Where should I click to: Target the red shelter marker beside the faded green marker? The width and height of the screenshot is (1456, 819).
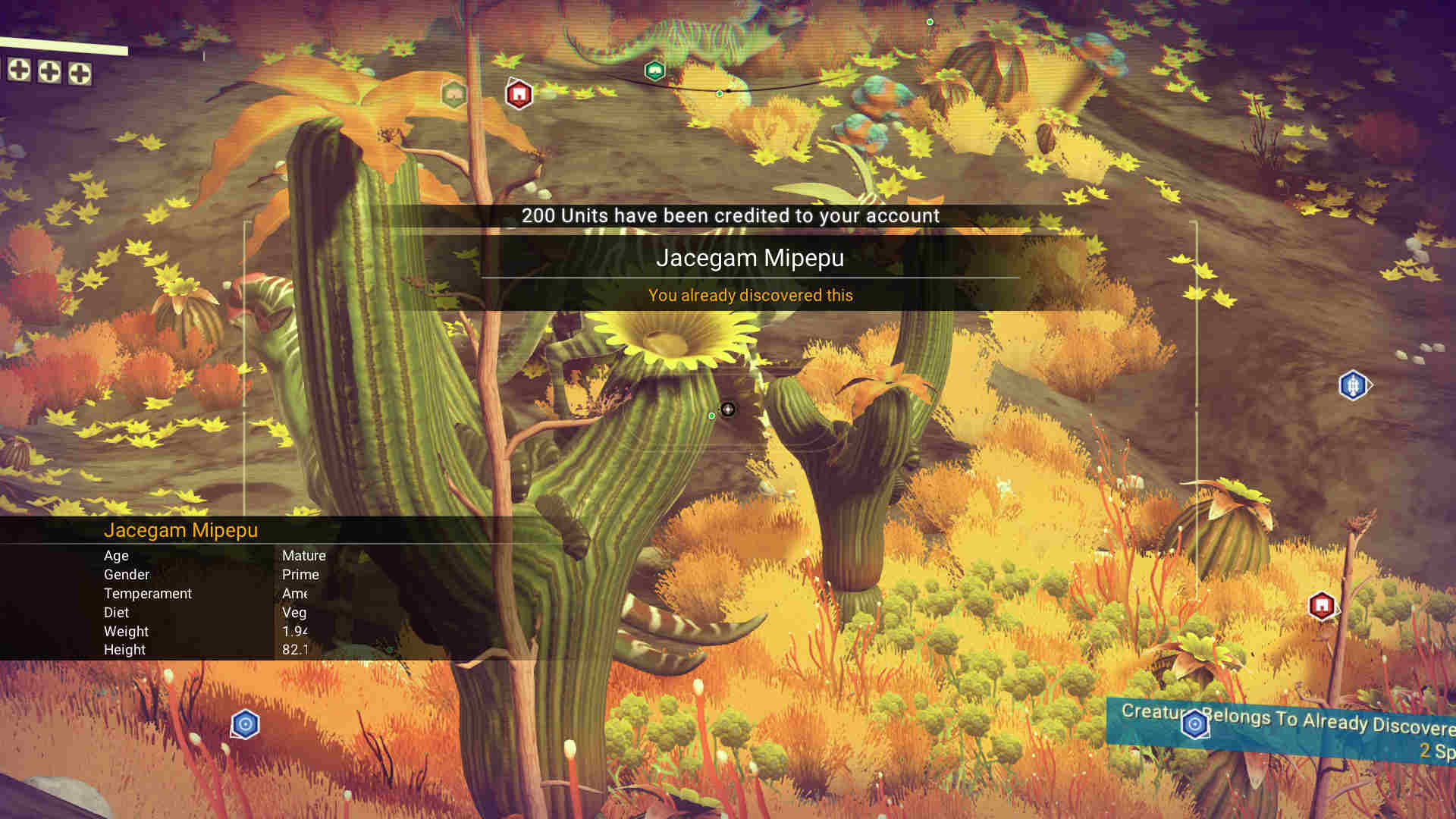[519, 95]
